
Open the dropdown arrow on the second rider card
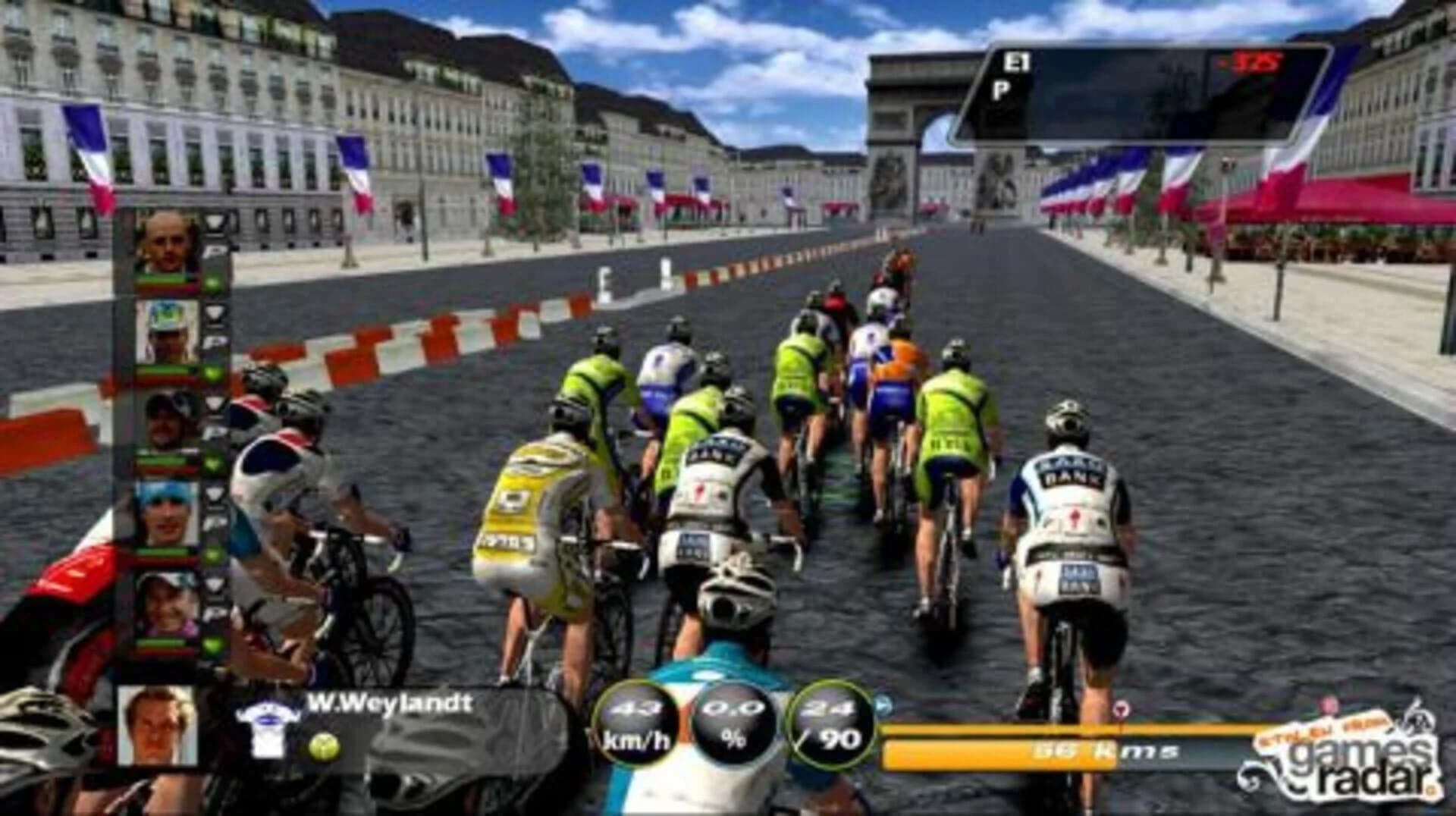point(215,312)
